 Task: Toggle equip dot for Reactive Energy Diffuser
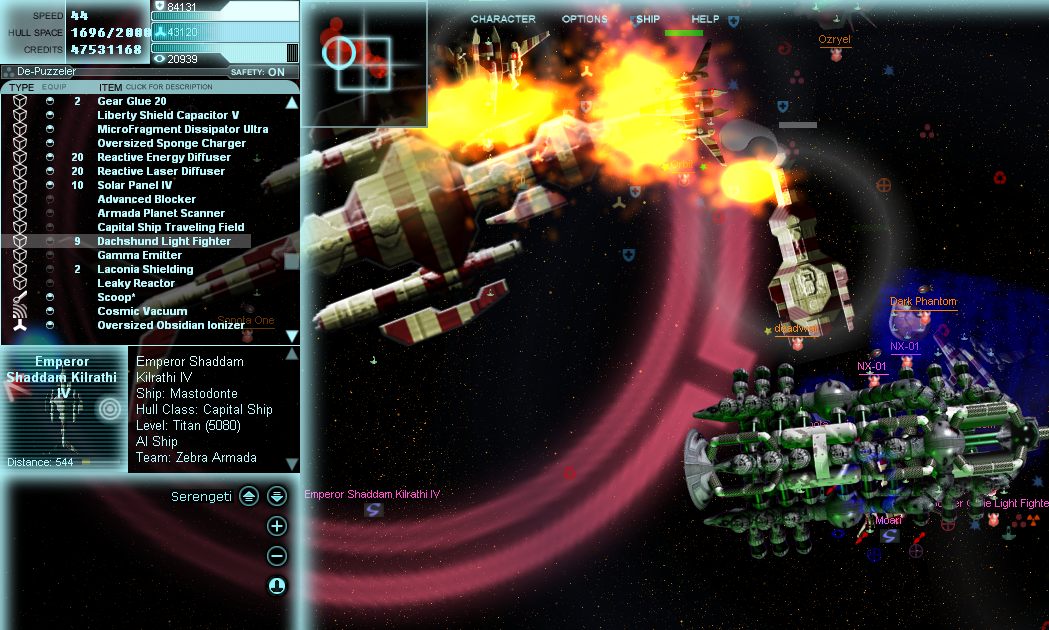pos(50,157)
